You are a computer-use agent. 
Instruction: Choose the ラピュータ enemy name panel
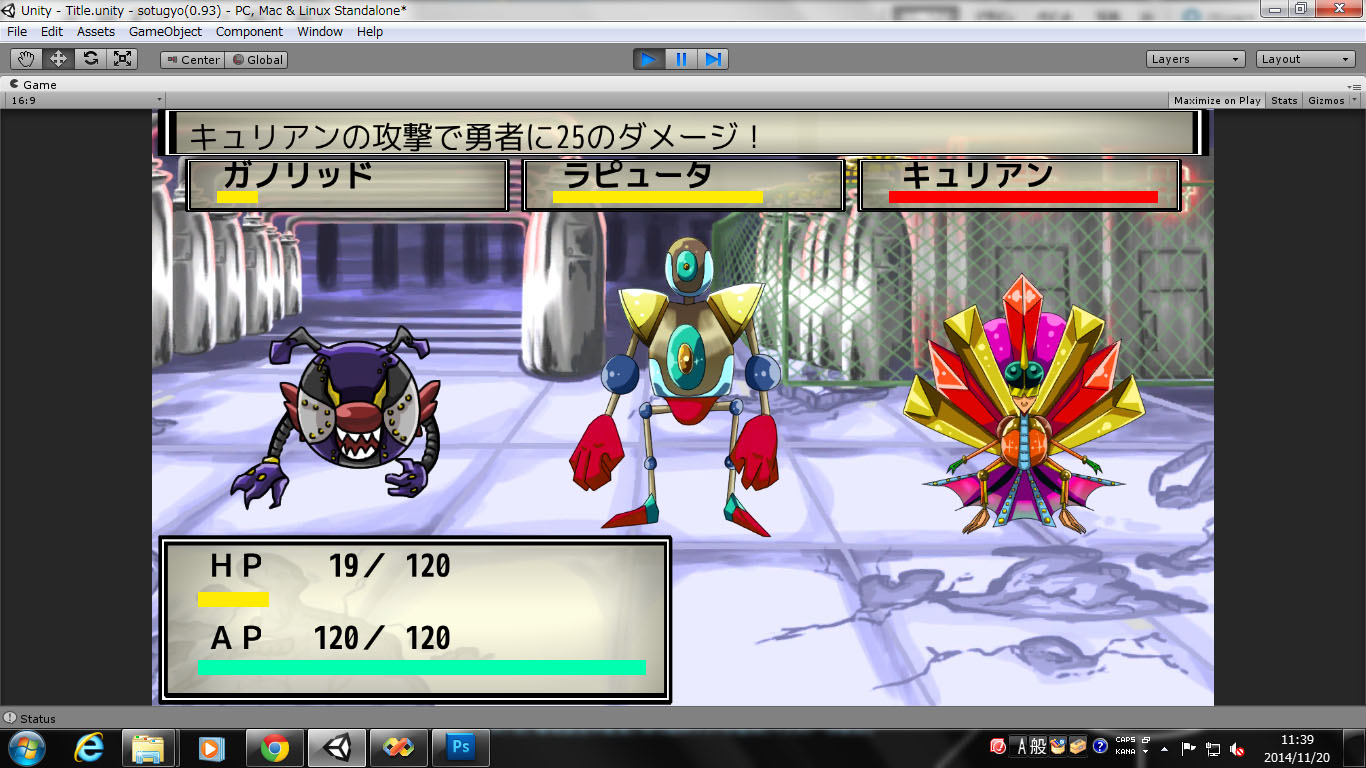click(x=683, y=185)
